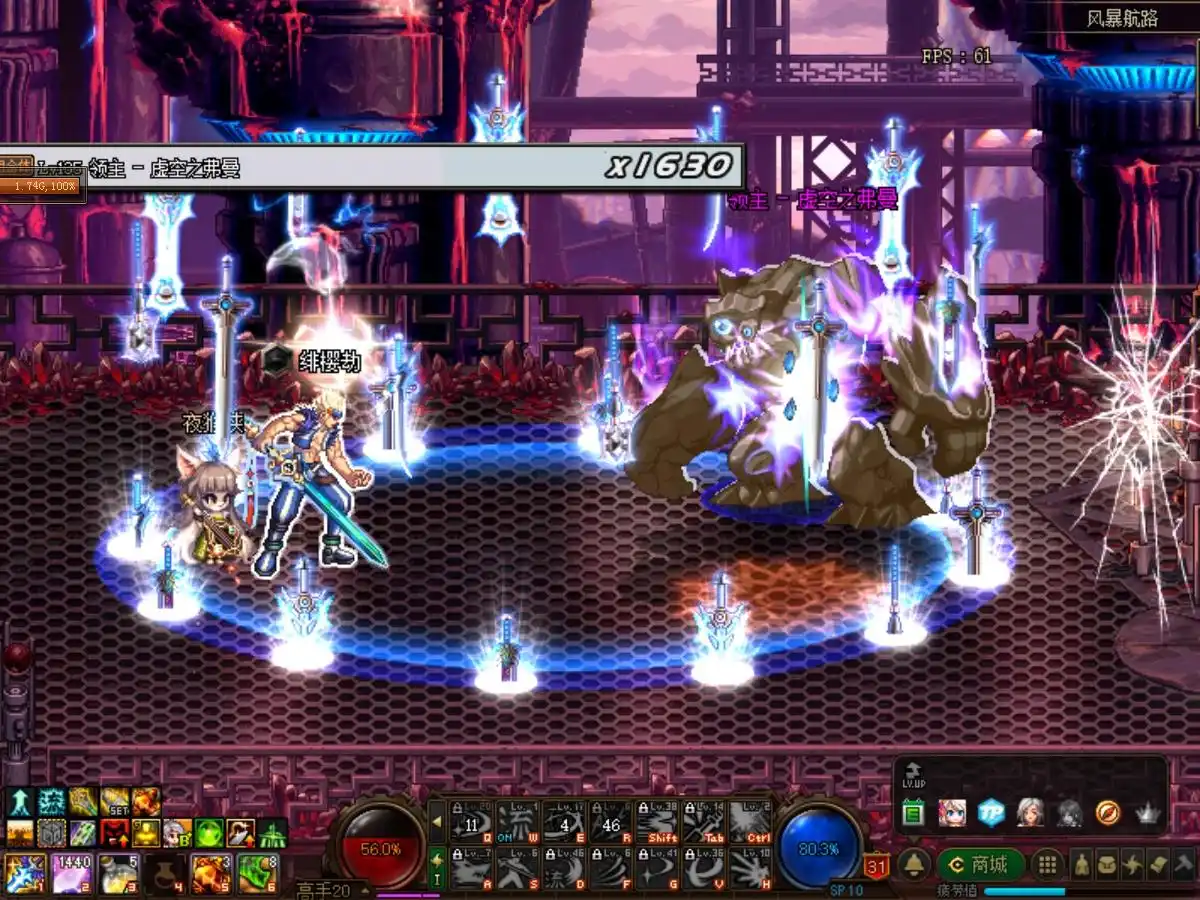
Task: Open the character info silhouette icon
Action: [x=1082, y=865]
